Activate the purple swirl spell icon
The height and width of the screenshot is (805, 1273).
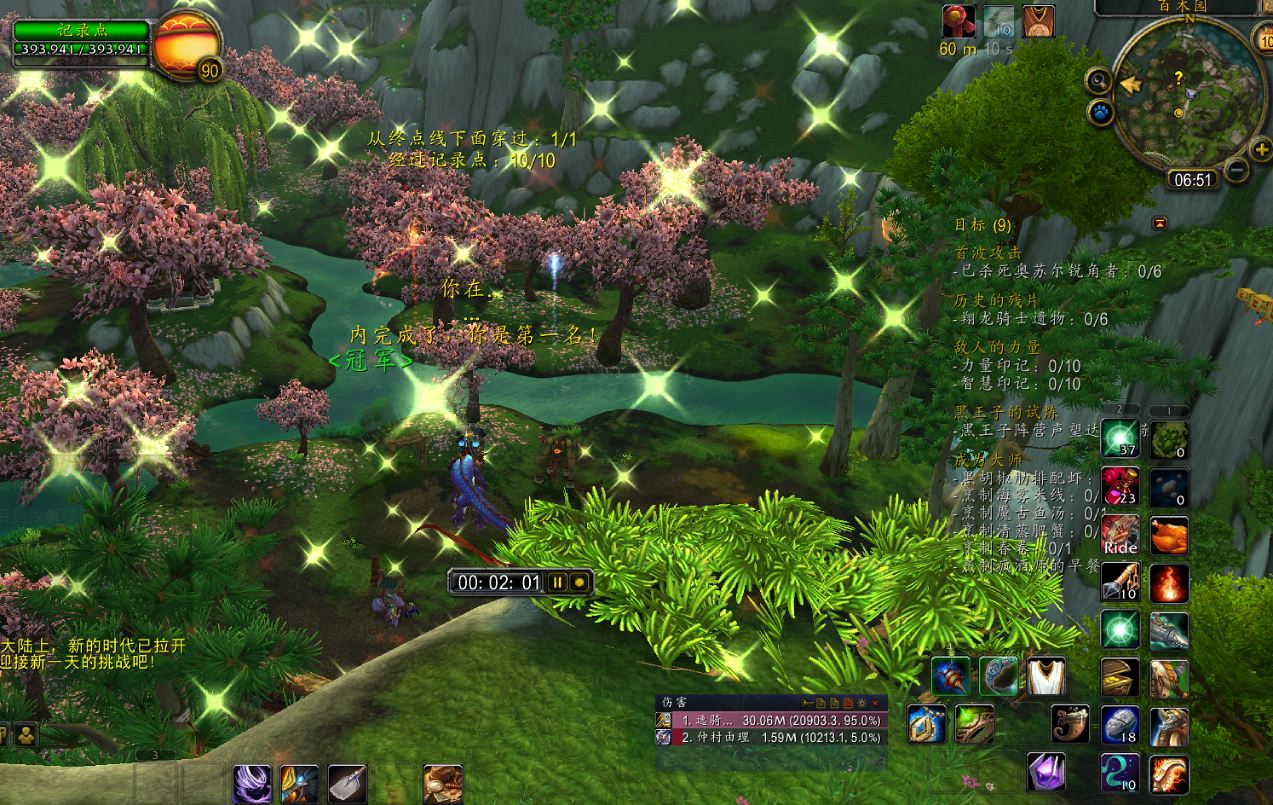click(x=252, y=783)
